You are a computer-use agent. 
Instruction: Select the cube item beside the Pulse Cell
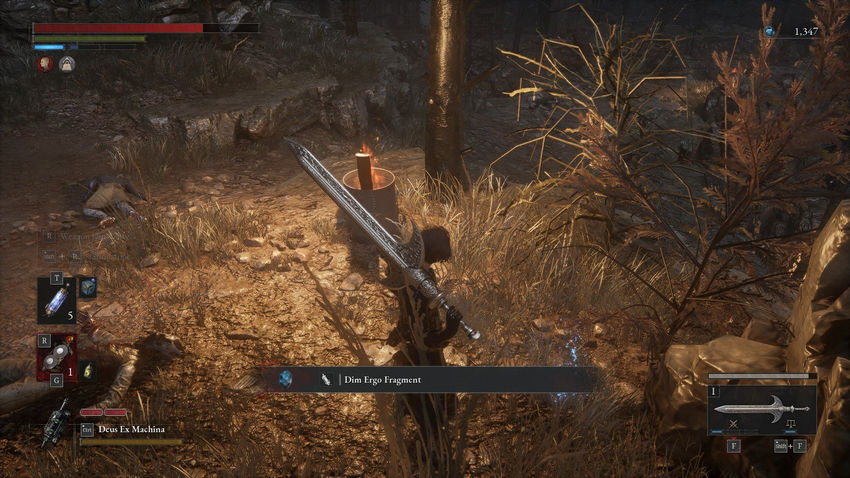click(x=87, y=286)
